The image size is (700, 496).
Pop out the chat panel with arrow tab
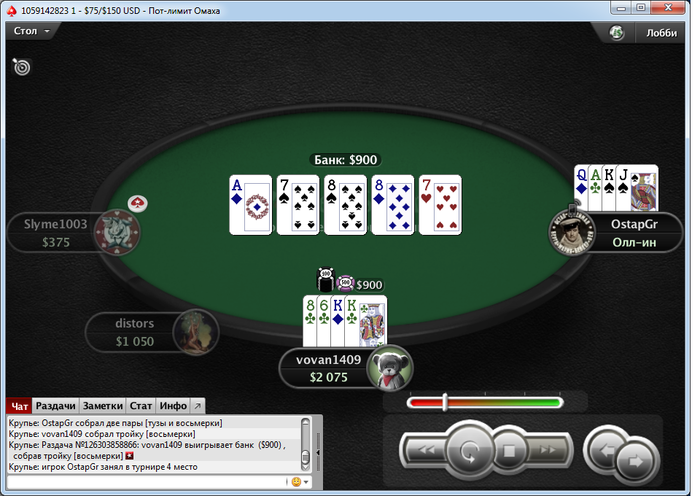pos(197,405)
